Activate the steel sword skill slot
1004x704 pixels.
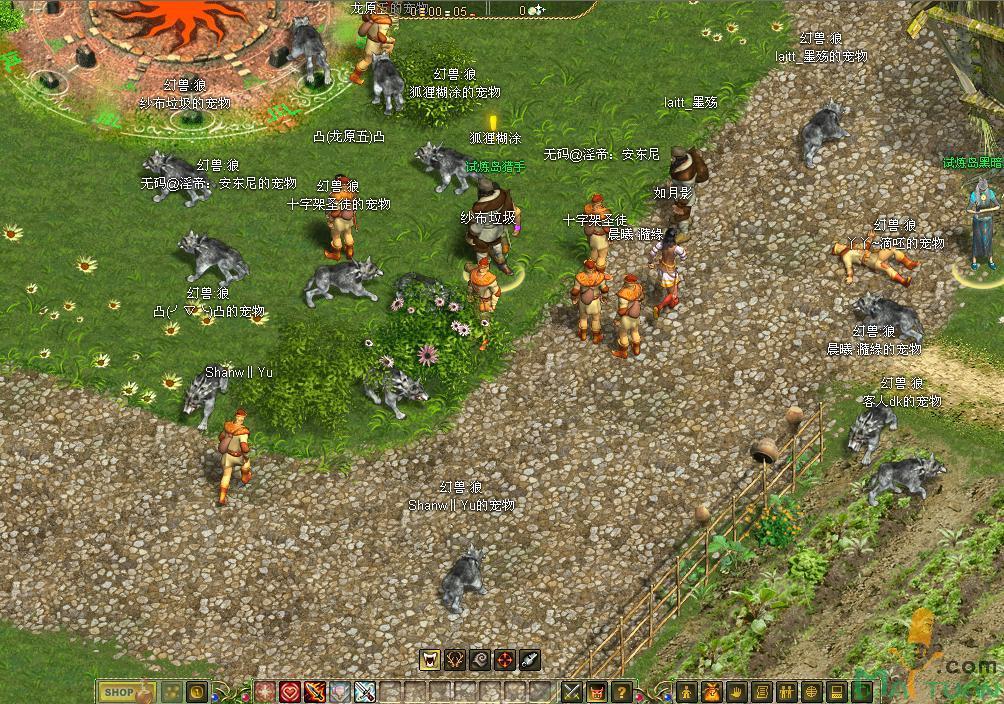click(364, 691)
